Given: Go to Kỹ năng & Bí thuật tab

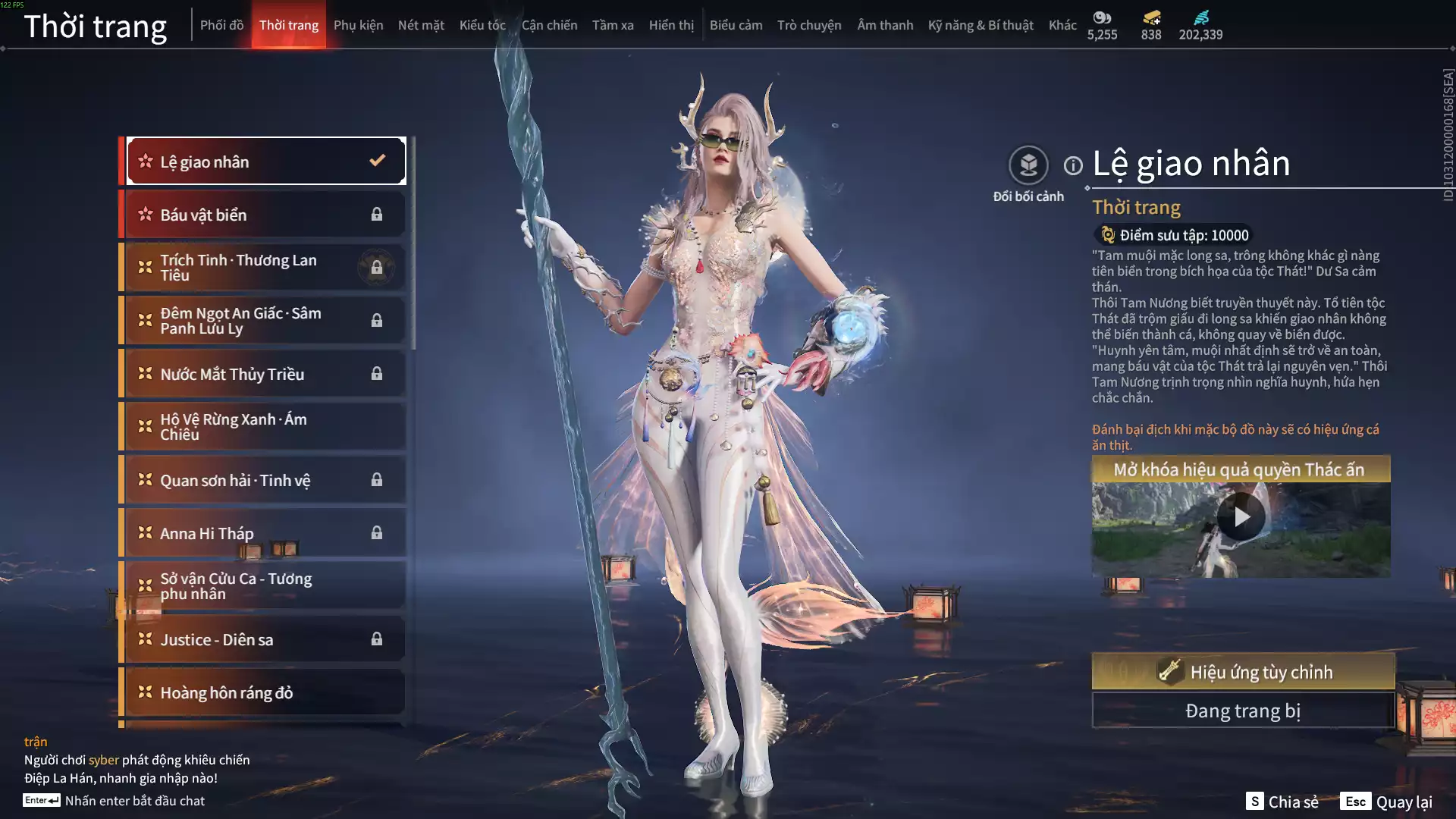Looking at the screenshot, I should click(981, 25).
